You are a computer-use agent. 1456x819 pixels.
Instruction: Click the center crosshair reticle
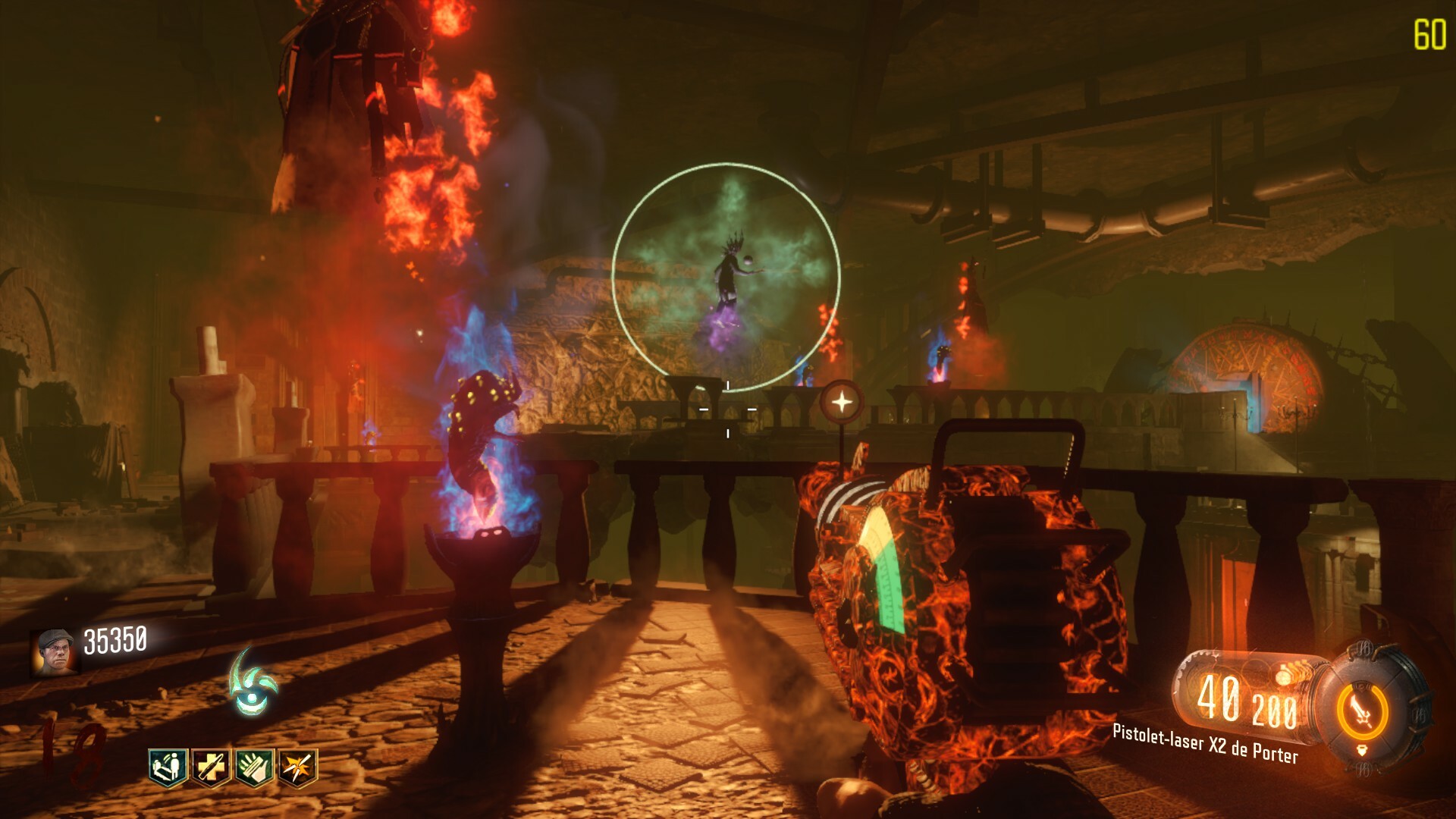(x=728, y=409)
